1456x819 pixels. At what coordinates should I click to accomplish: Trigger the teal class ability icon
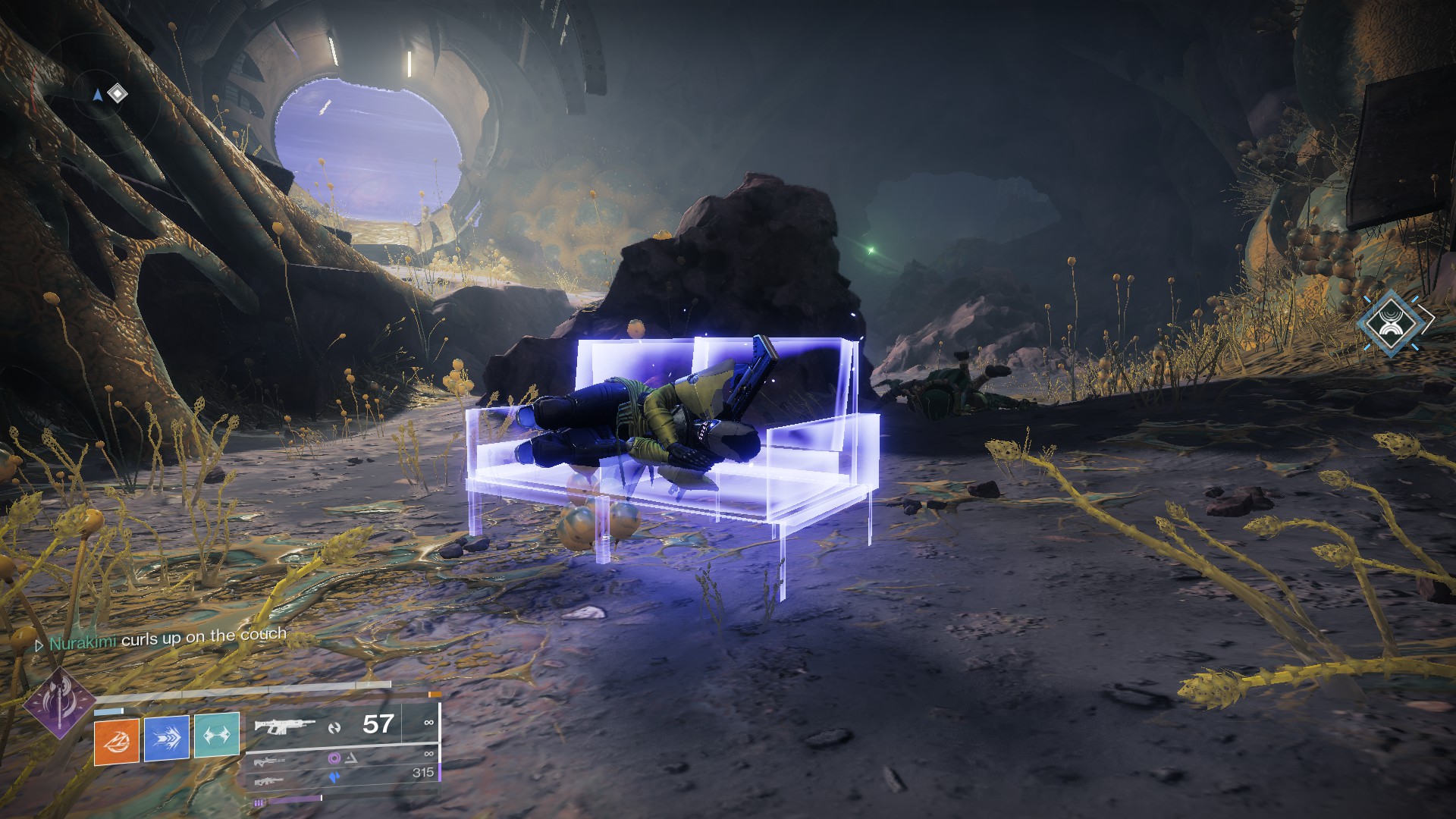217,736
